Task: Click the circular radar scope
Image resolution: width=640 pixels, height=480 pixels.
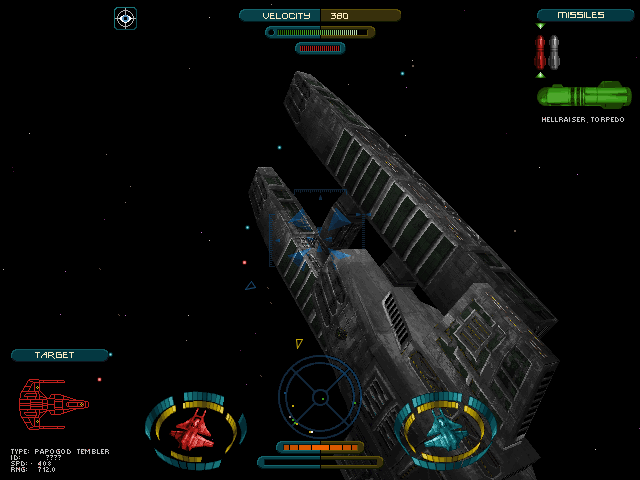Action: pyautogui.click(x=319, y=397)
